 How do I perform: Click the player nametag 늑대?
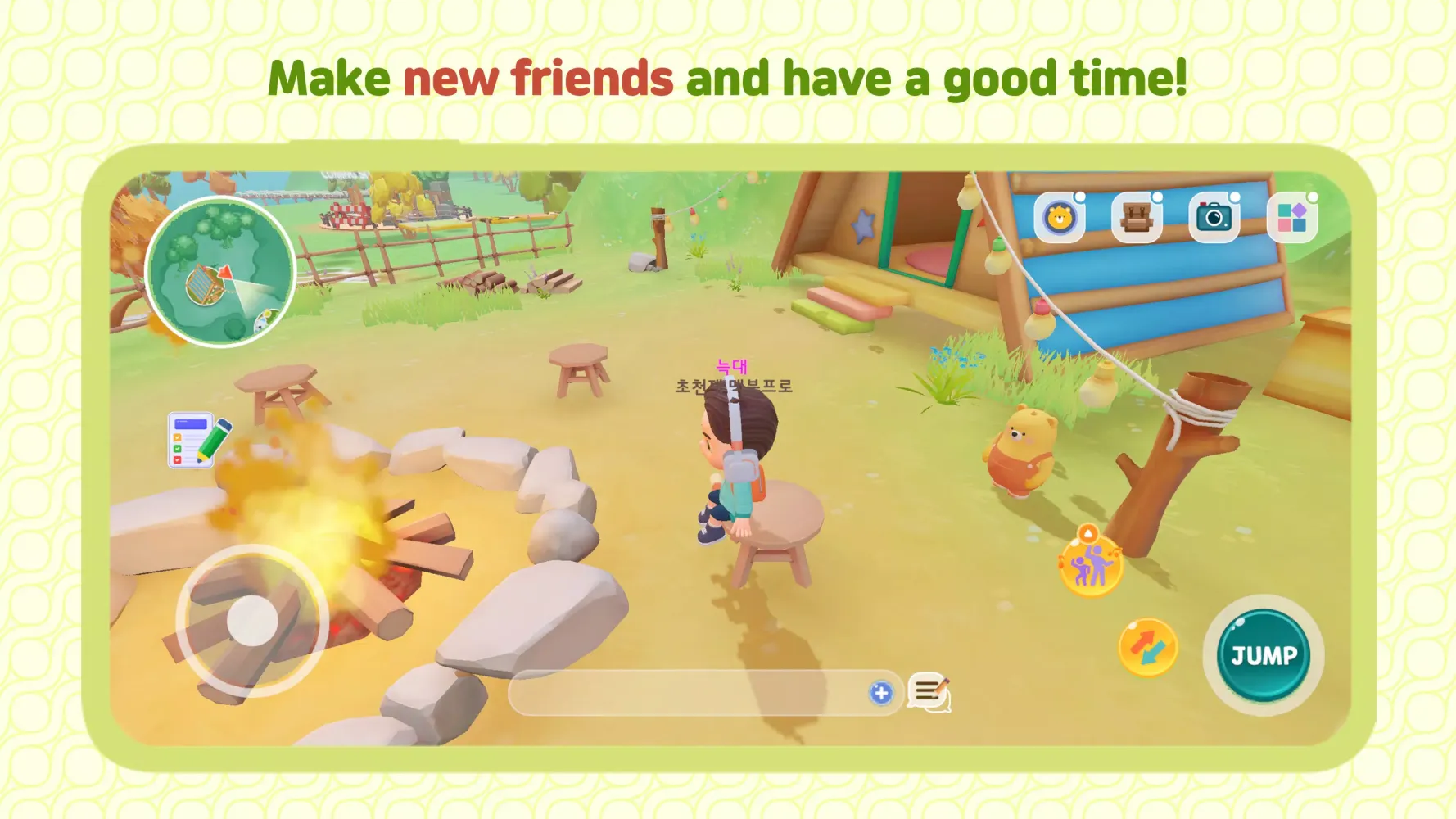tap(734, 365)
